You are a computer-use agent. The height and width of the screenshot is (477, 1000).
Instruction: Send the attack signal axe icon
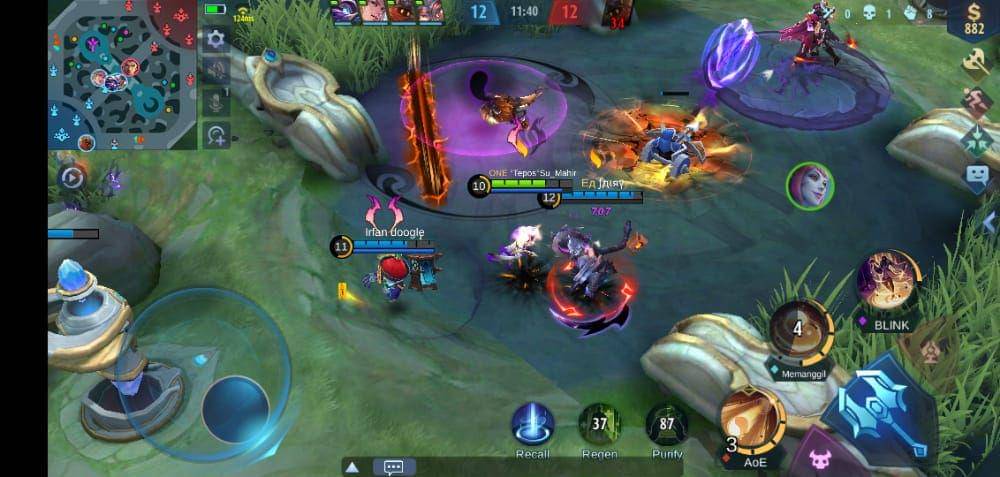[x=976, y=61]
